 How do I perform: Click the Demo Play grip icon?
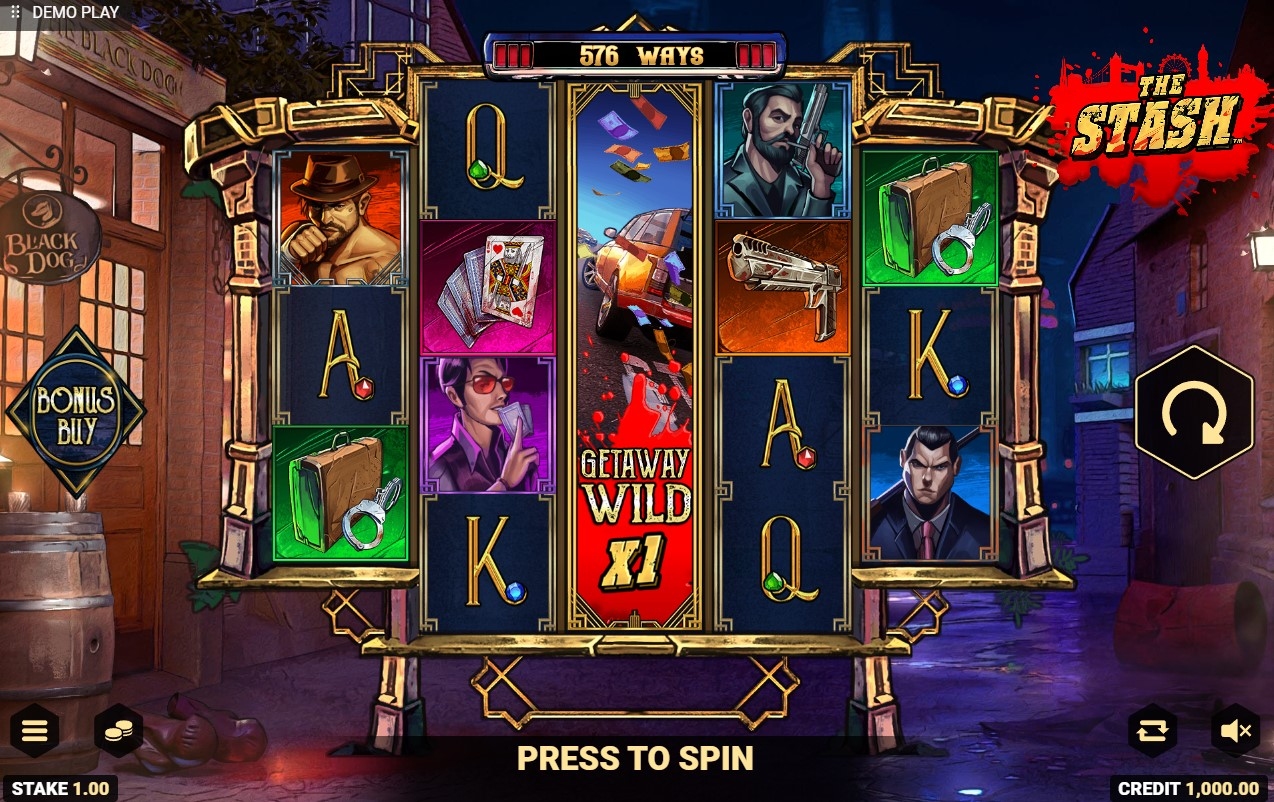tap(15, 12)
